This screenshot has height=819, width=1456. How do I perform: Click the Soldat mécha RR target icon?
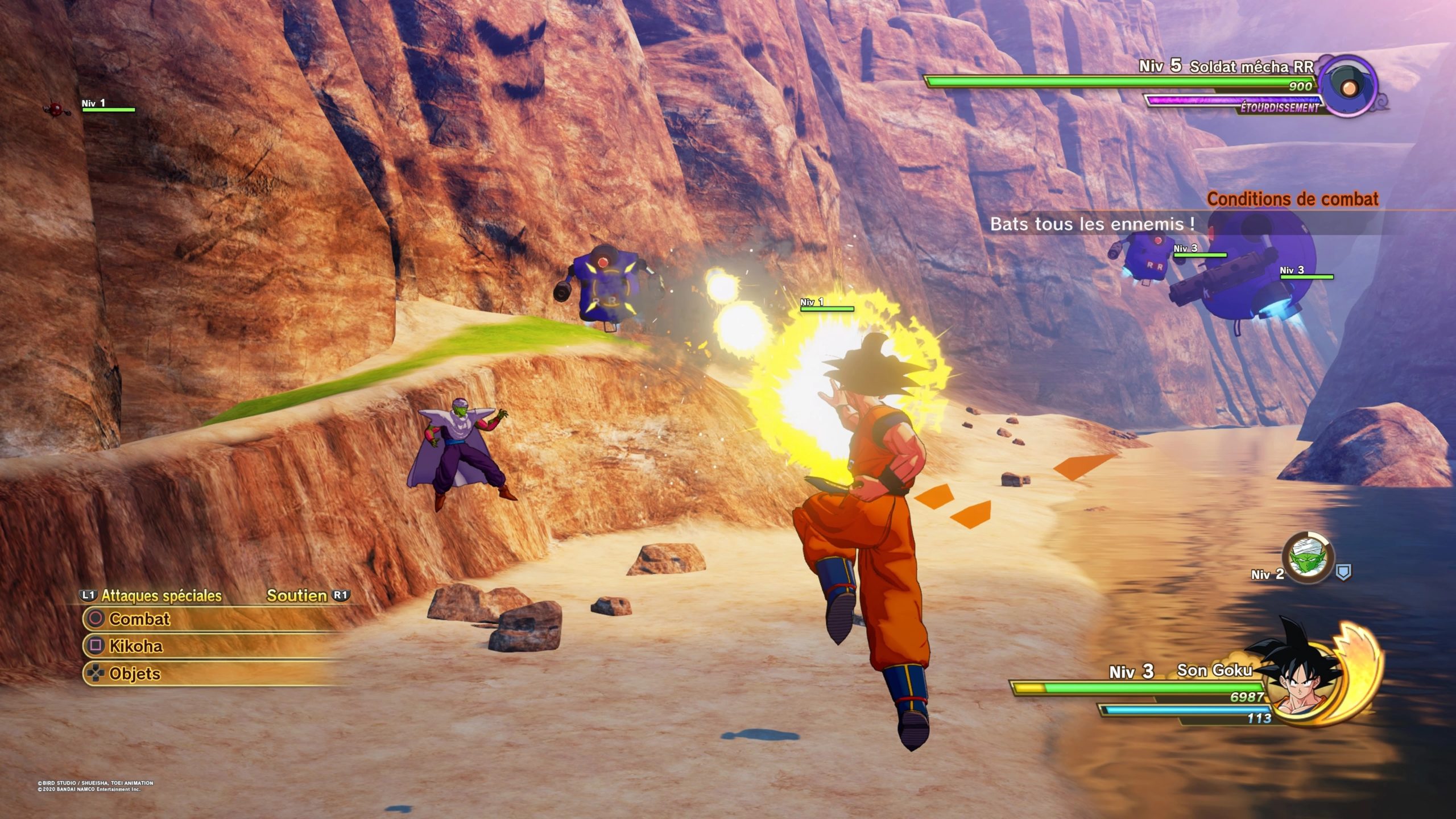pyautogui.click(x=1347, y=87)
